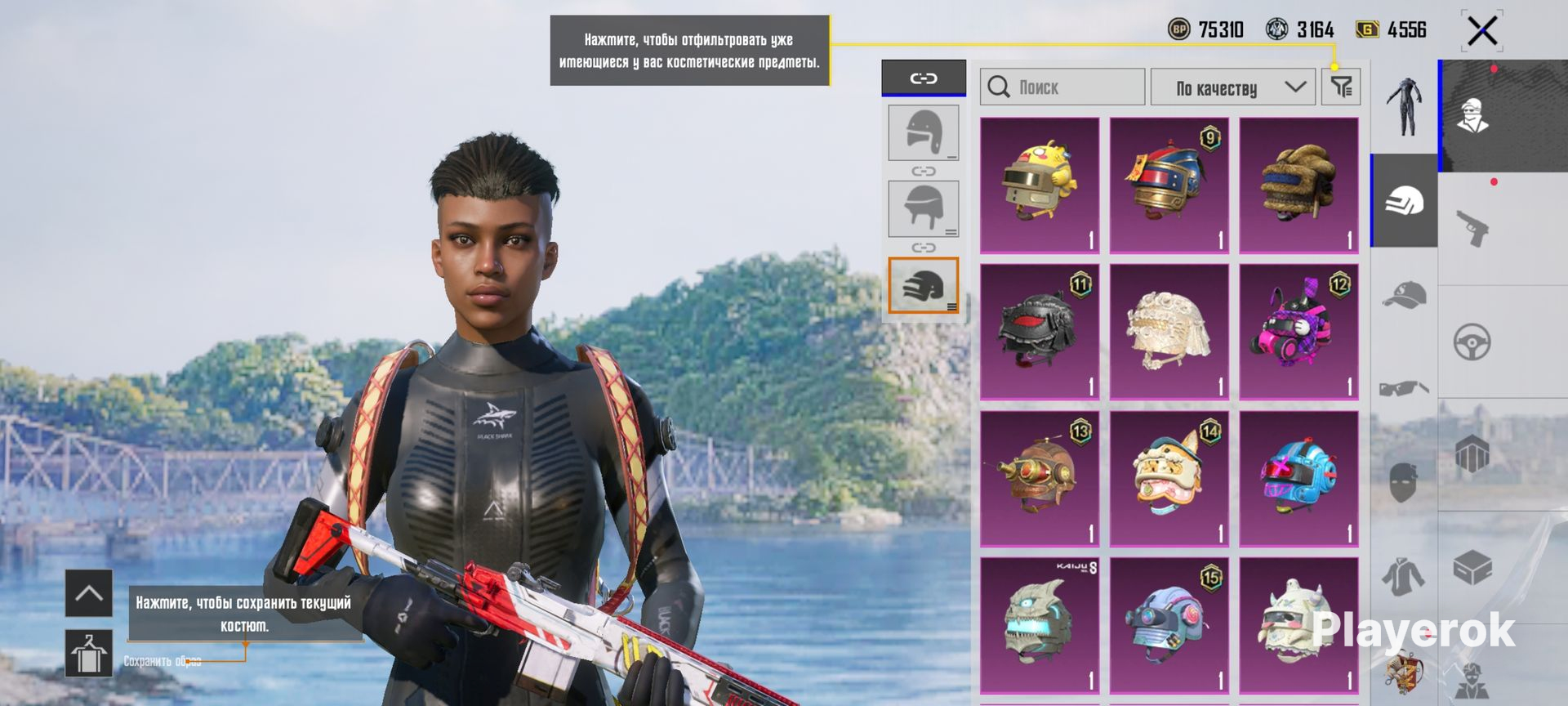Open the pistol weapon skins section
This screenshot has height=706, width=1568.
click(x=1472, y=228)
